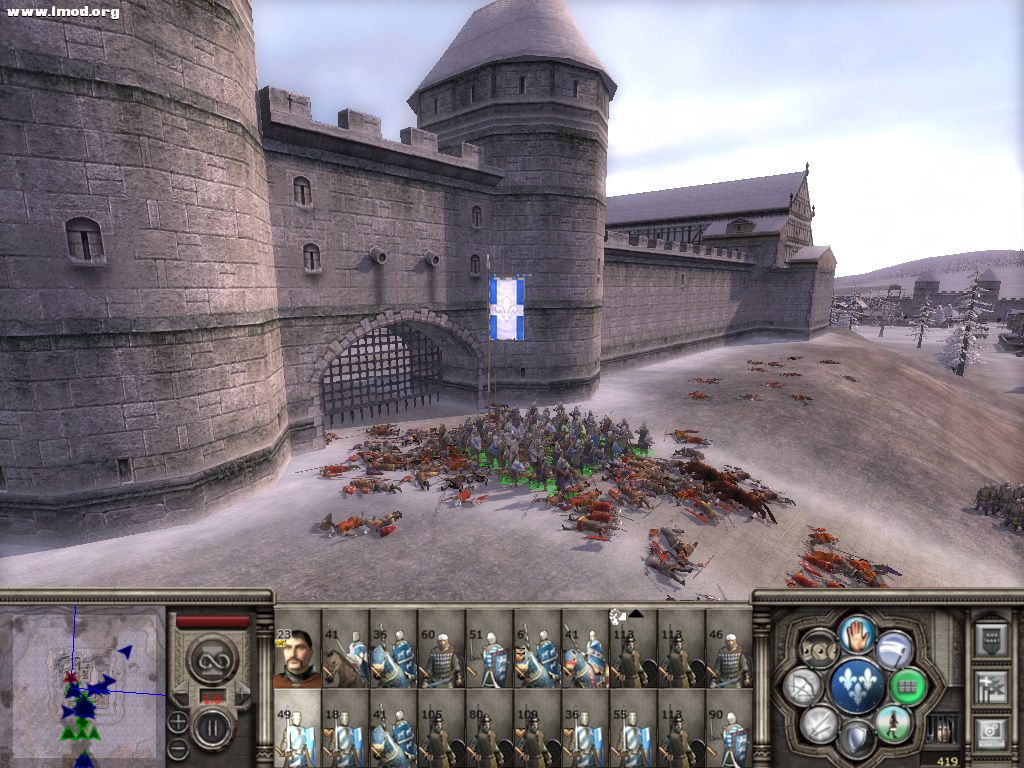Screen dimensions: 1024x768
Task: Toggle the bow skirmish mode icon
Action: pyautogui.click(x=803, y=686)
